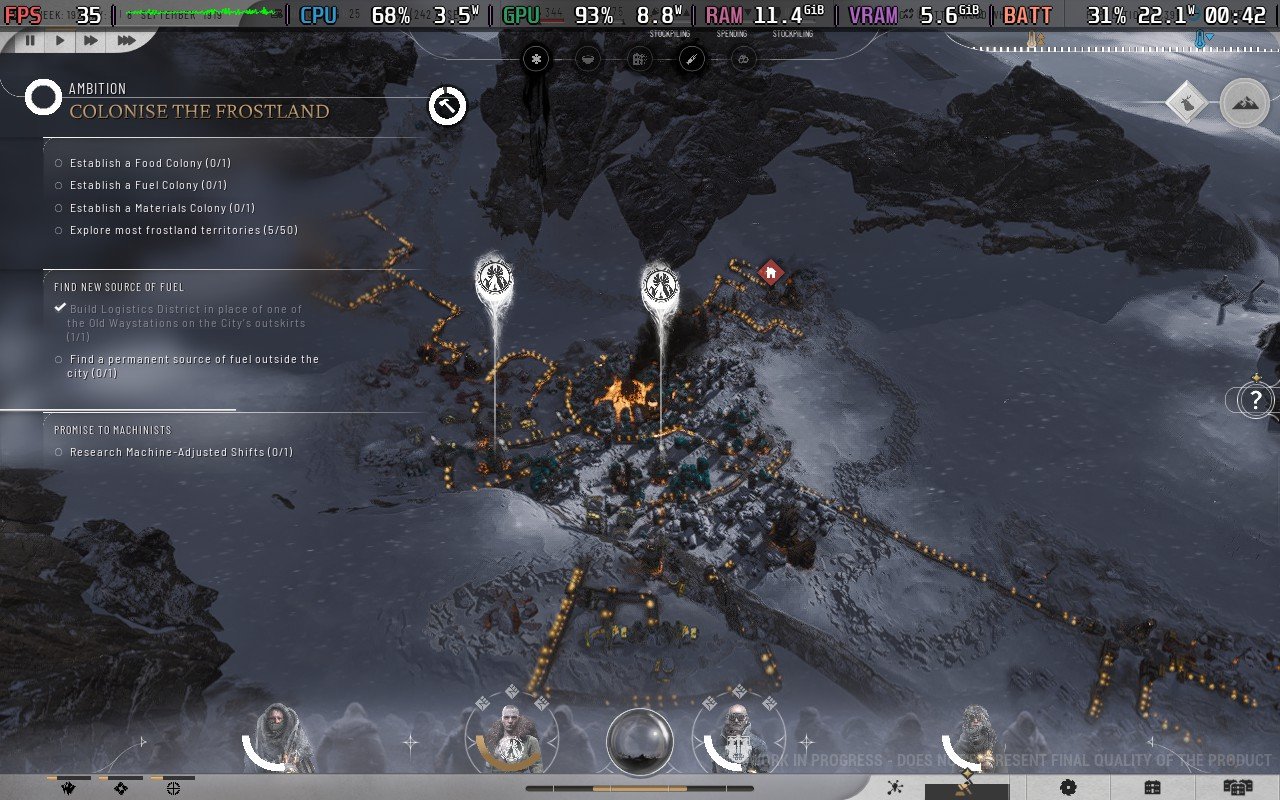The height and width of the screenshot is (800, 1280).
Task: Open the gavel council button
Action: click(x=966, y=787)
